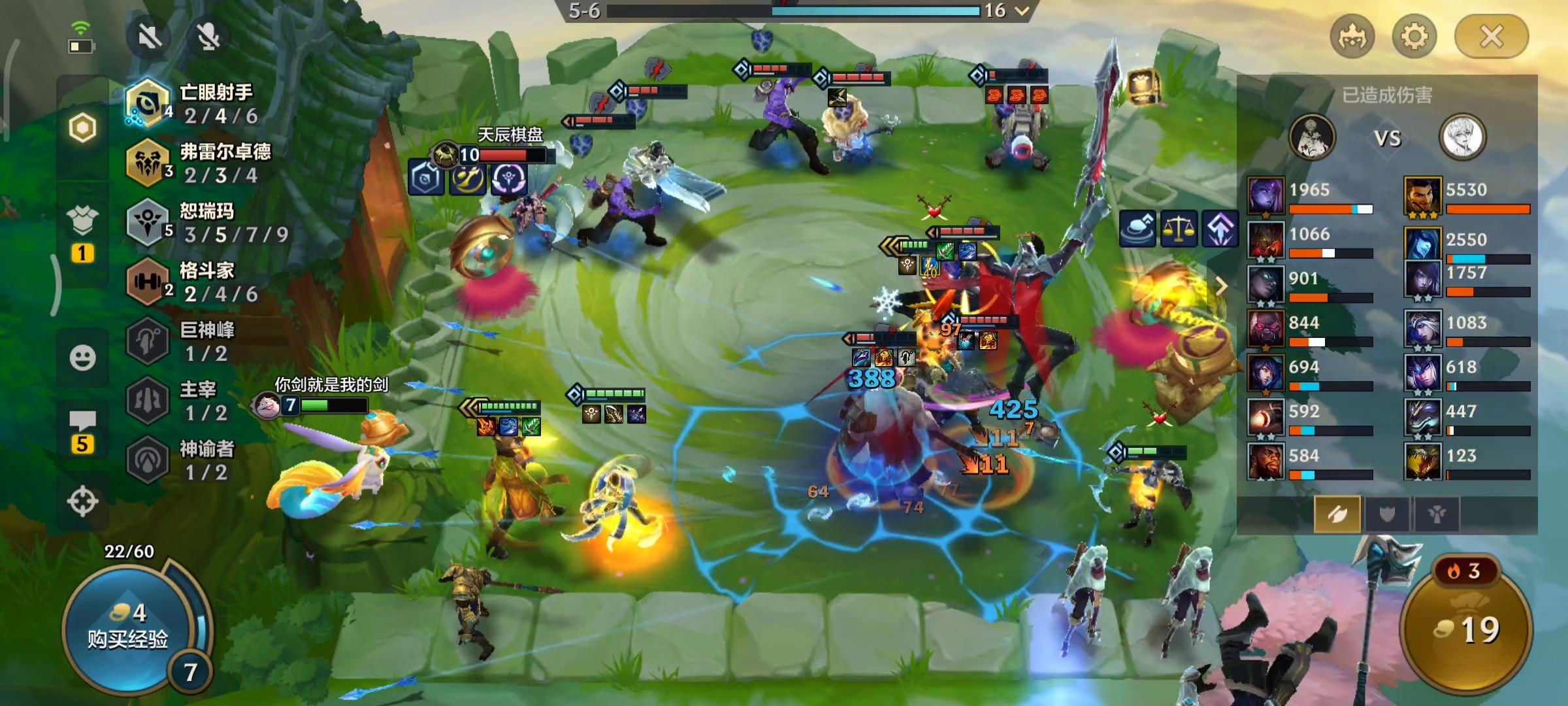Open the emote smiley face button
Viewport: 1568px width, 706px height.
(x=82, y=358)
